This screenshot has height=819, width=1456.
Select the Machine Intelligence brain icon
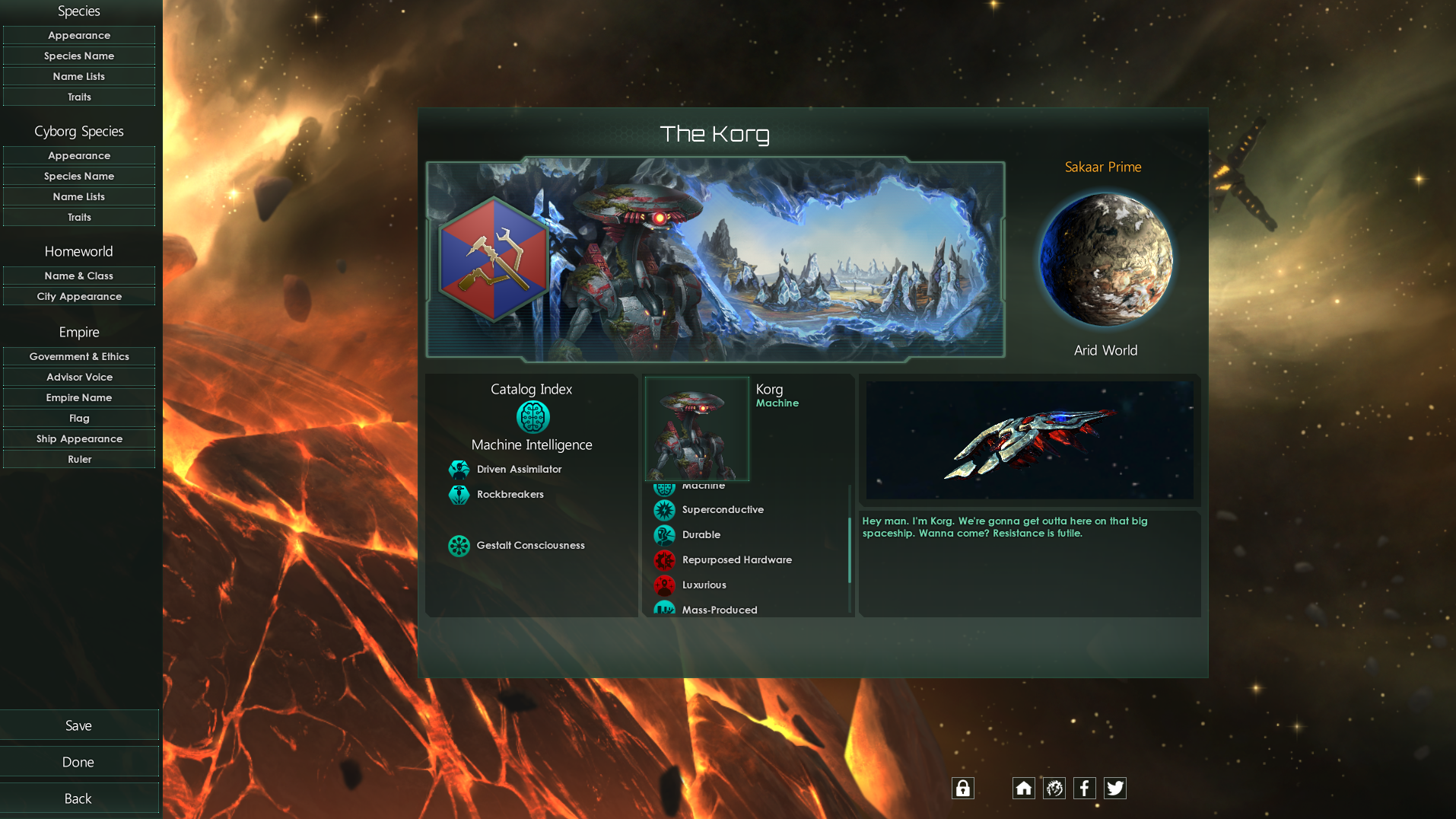pos(532,416)
